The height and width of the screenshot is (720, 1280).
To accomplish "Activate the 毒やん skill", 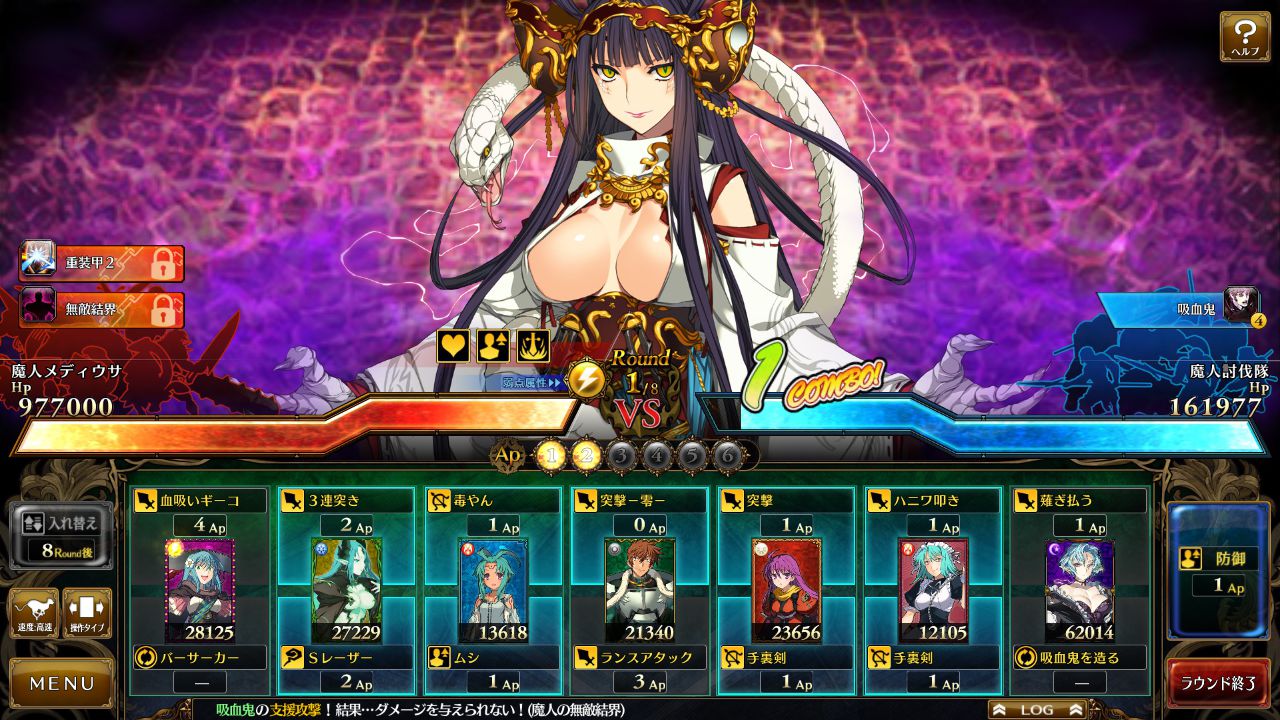I will [x=492, y=500].
